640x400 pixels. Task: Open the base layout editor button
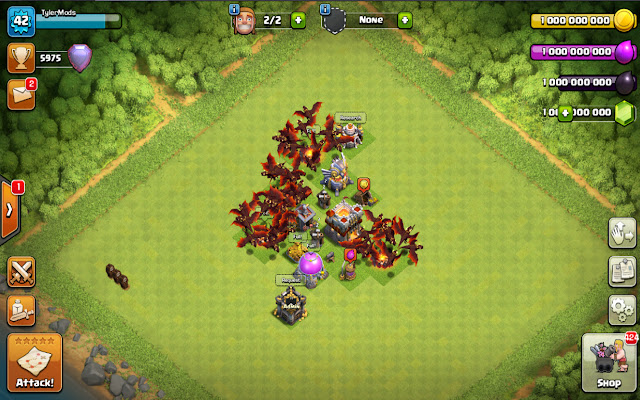pos(622,271)
